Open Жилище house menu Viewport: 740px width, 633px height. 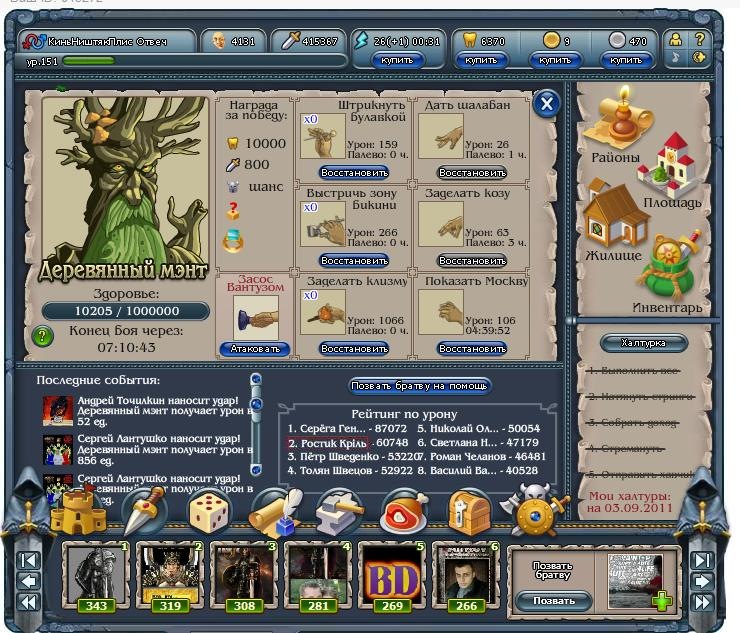612,225
